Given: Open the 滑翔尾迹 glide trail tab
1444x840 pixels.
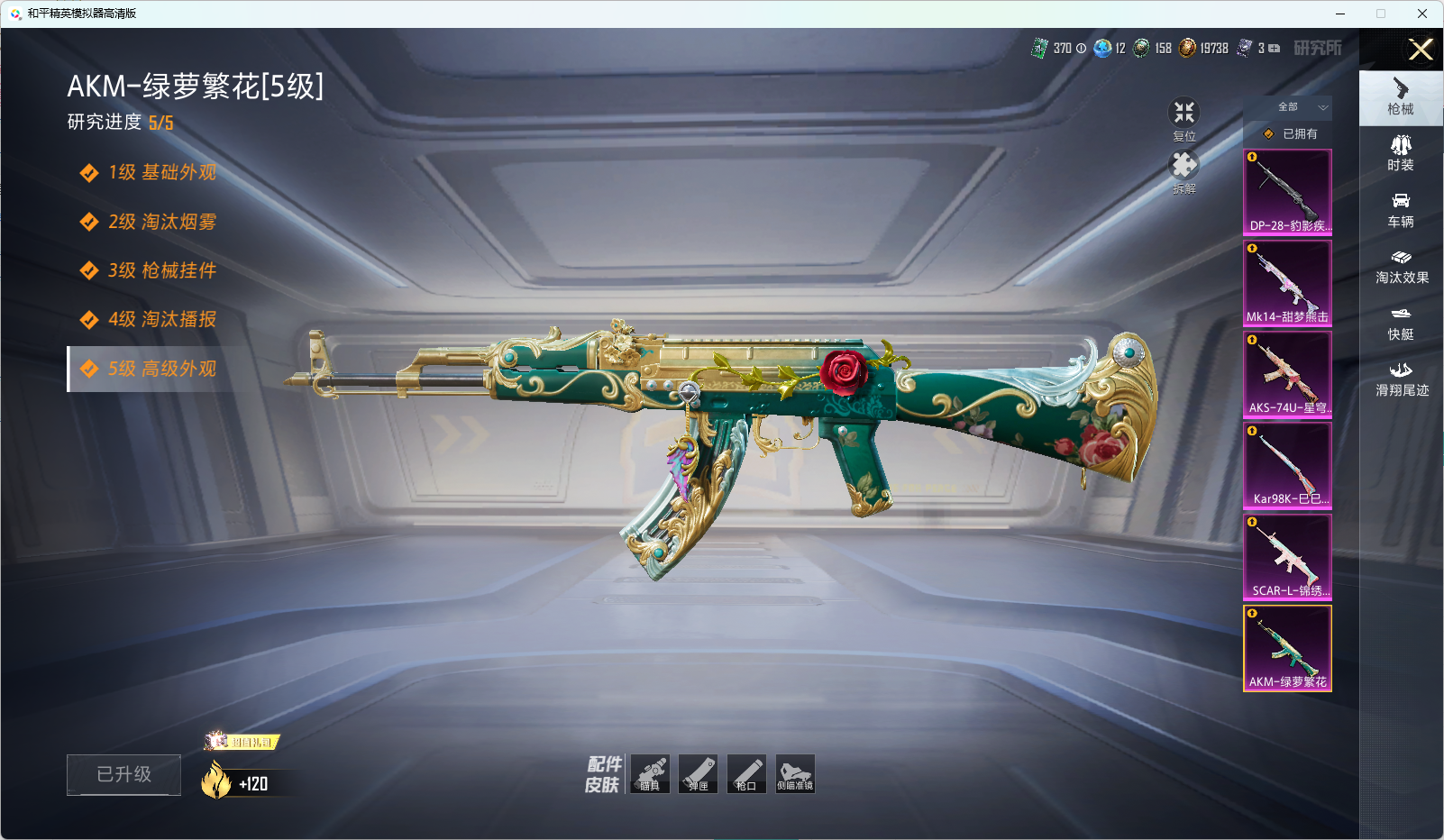Looking at the screenshot, I should click(1401, 379).
